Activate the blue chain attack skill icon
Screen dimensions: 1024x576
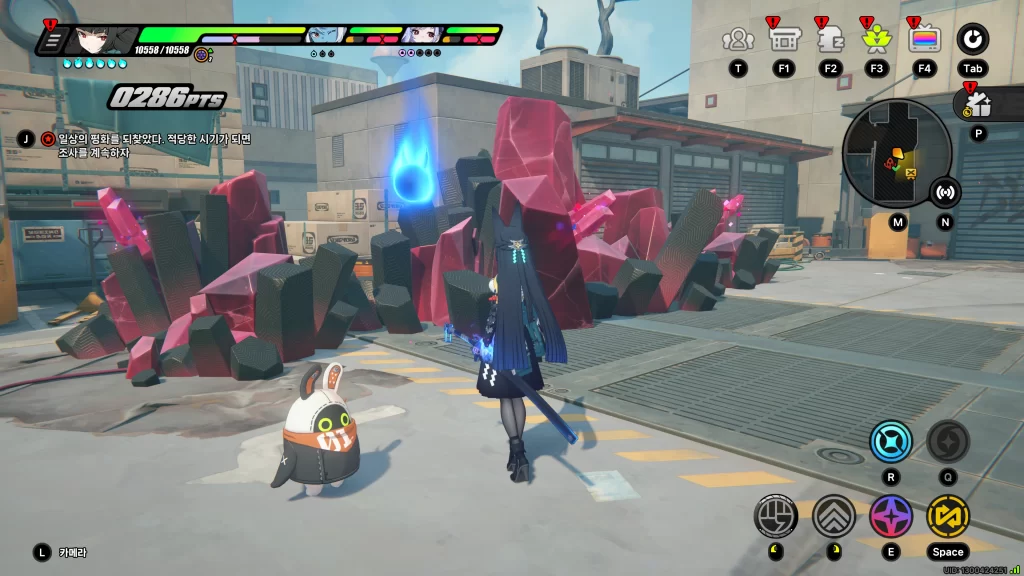click(890, 441)
